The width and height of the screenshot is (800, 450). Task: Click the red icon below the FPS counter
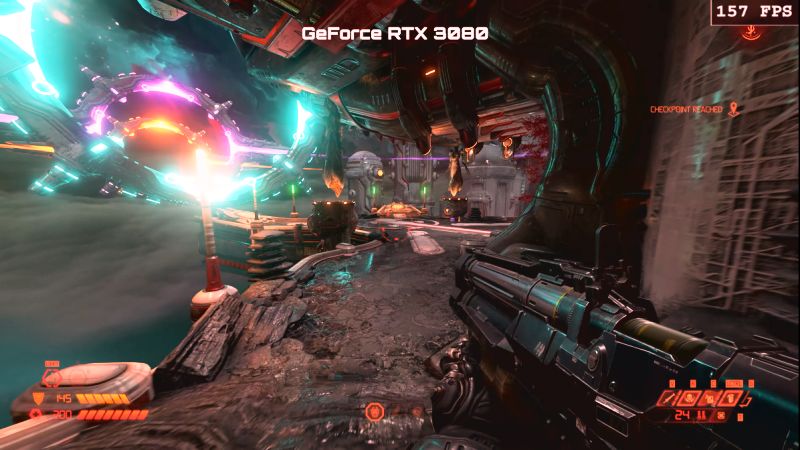pos(748,33)
